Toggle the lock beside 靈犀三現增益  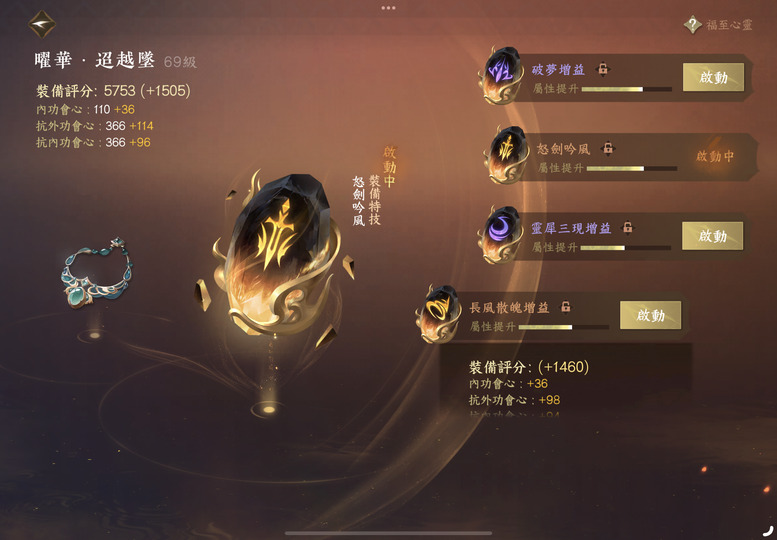coord(628,228)
